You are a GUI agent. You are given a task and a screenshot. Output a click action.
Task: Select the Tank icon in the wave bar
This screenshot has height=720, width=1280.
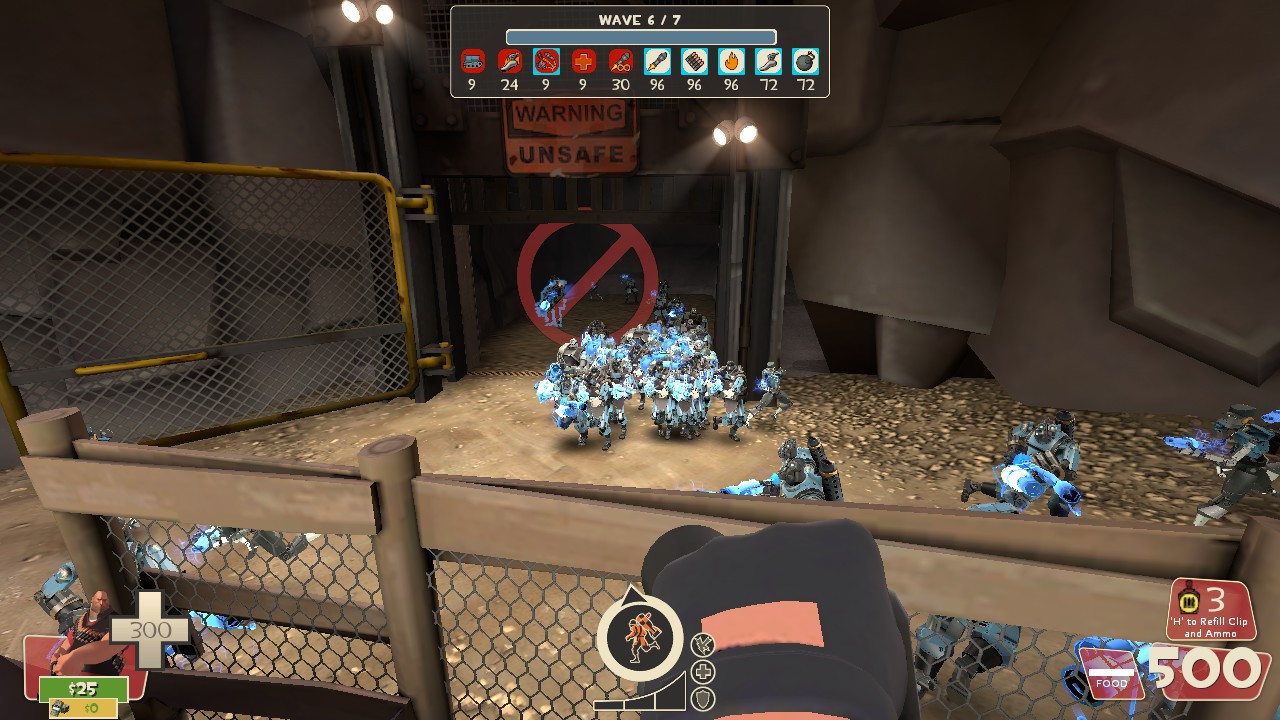point(472,62)
